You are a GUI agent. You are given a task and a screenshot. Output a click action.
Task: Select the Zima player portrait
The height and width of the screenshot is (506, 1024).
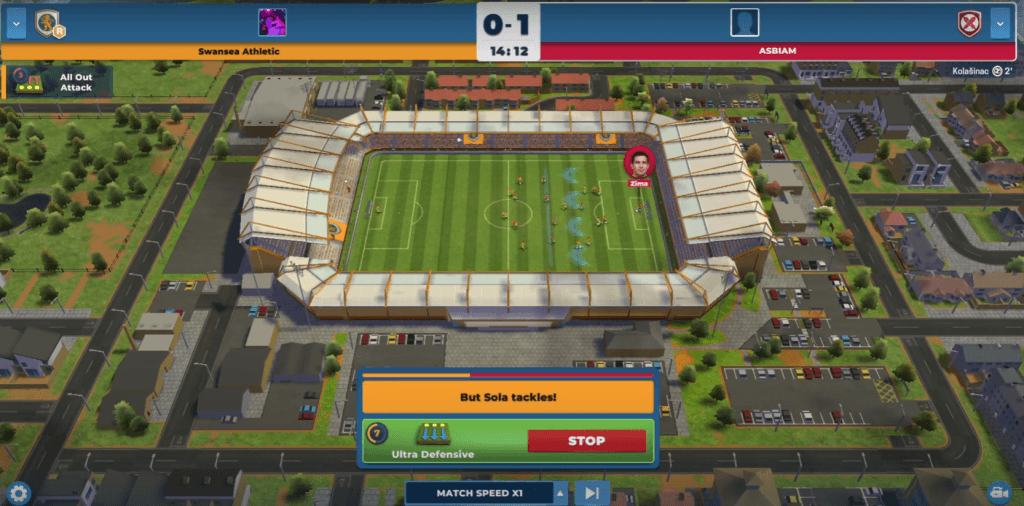coord(638,163)
